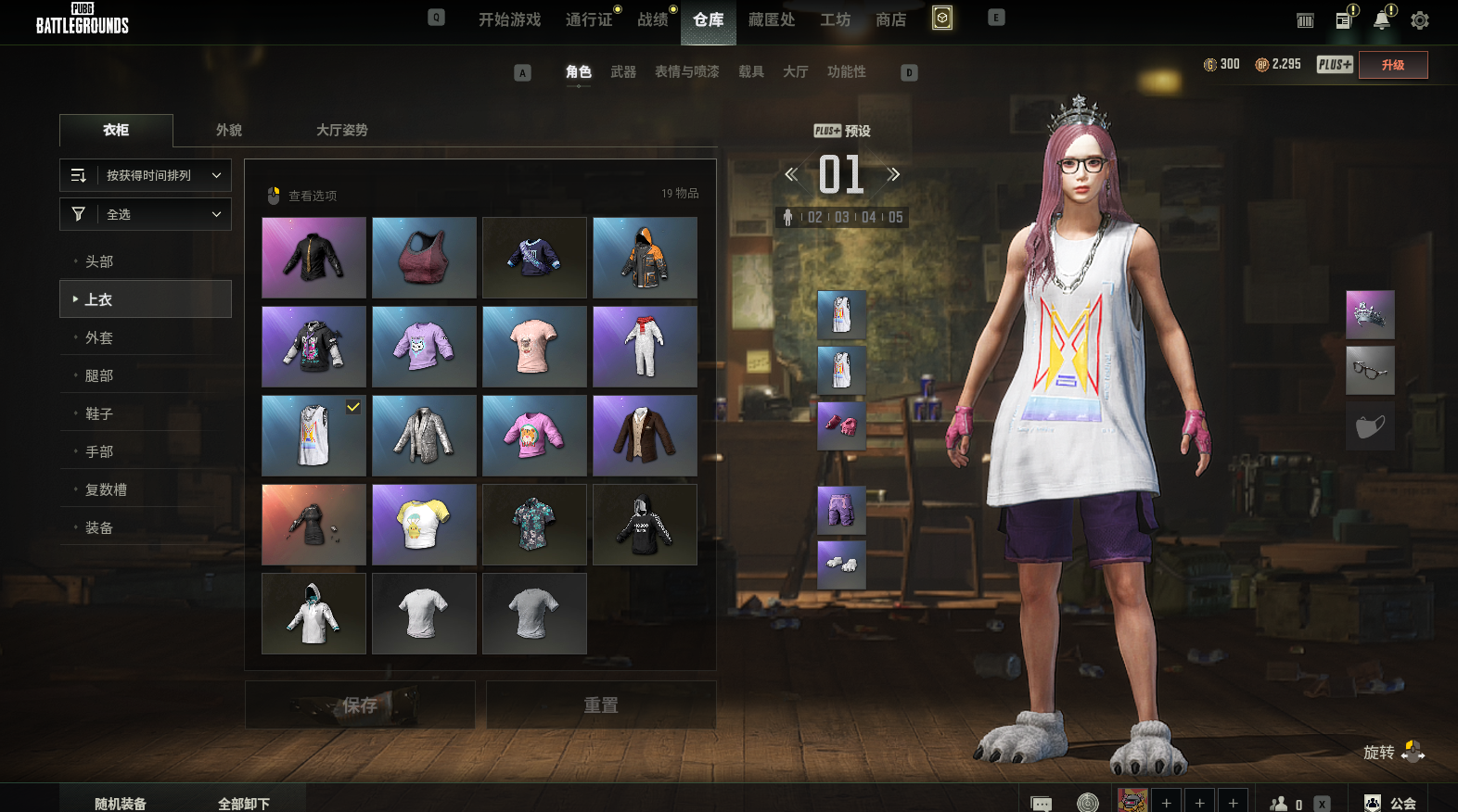This screenshot has height=812, width=1458.
Task: Go to the next preset with right arrows
Action: point(893,174)
